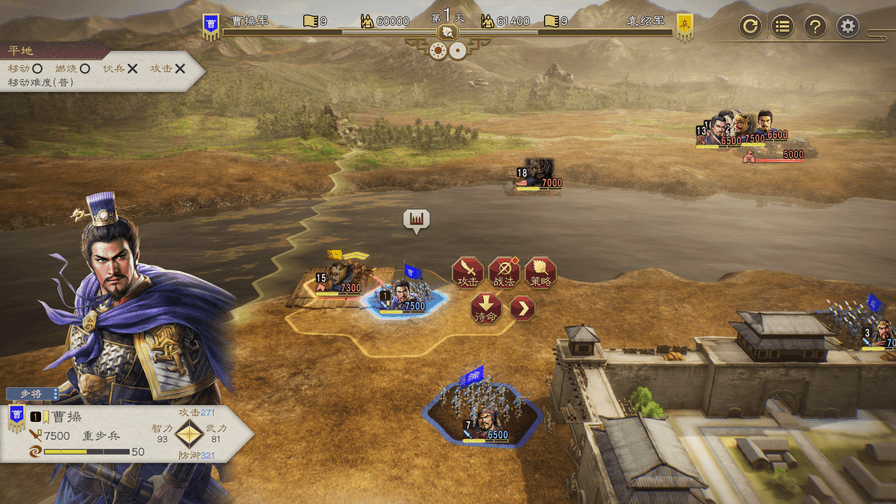Toggle the 步将 unit type selector
The image size is (896, 504).
[33, 394]
